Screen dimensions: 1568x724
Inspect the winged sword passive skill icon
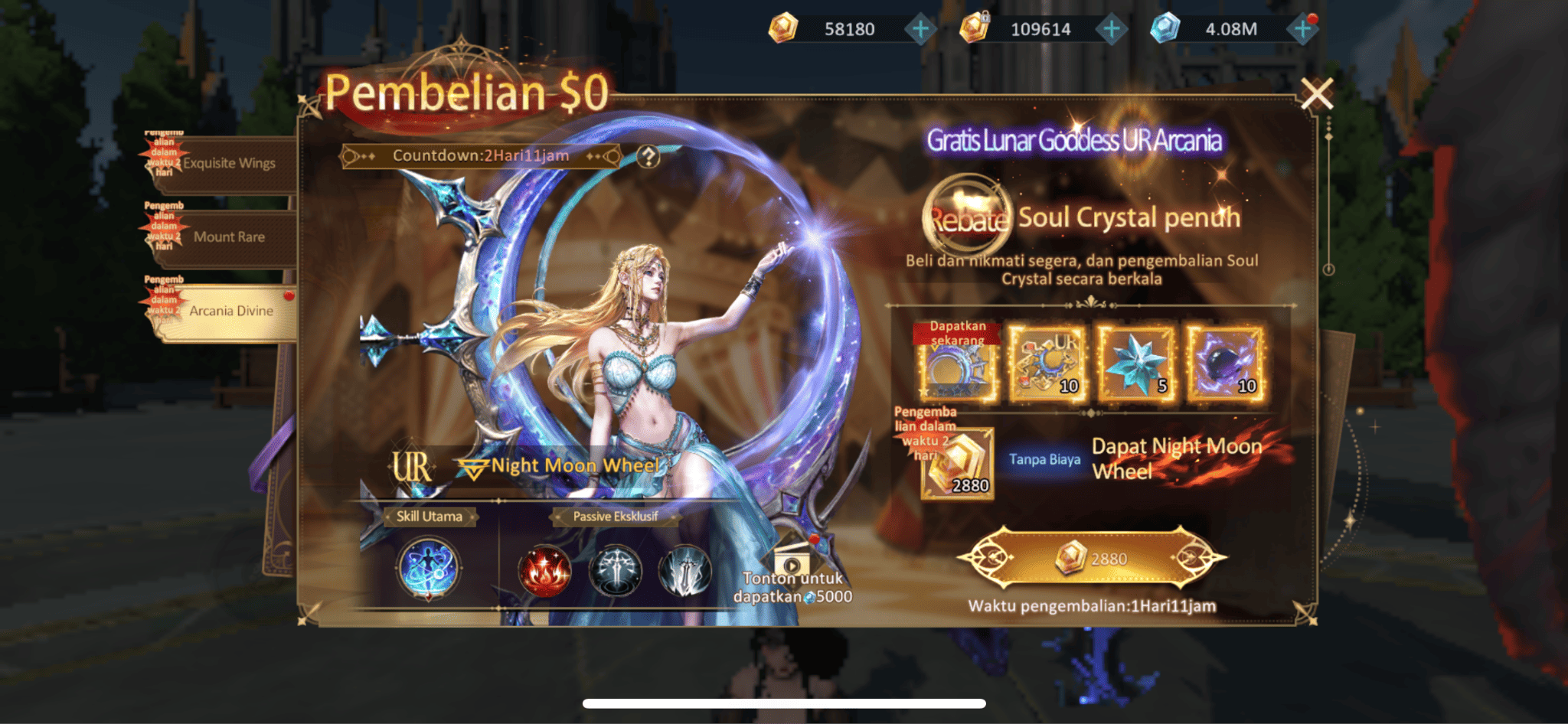(615, 571)
